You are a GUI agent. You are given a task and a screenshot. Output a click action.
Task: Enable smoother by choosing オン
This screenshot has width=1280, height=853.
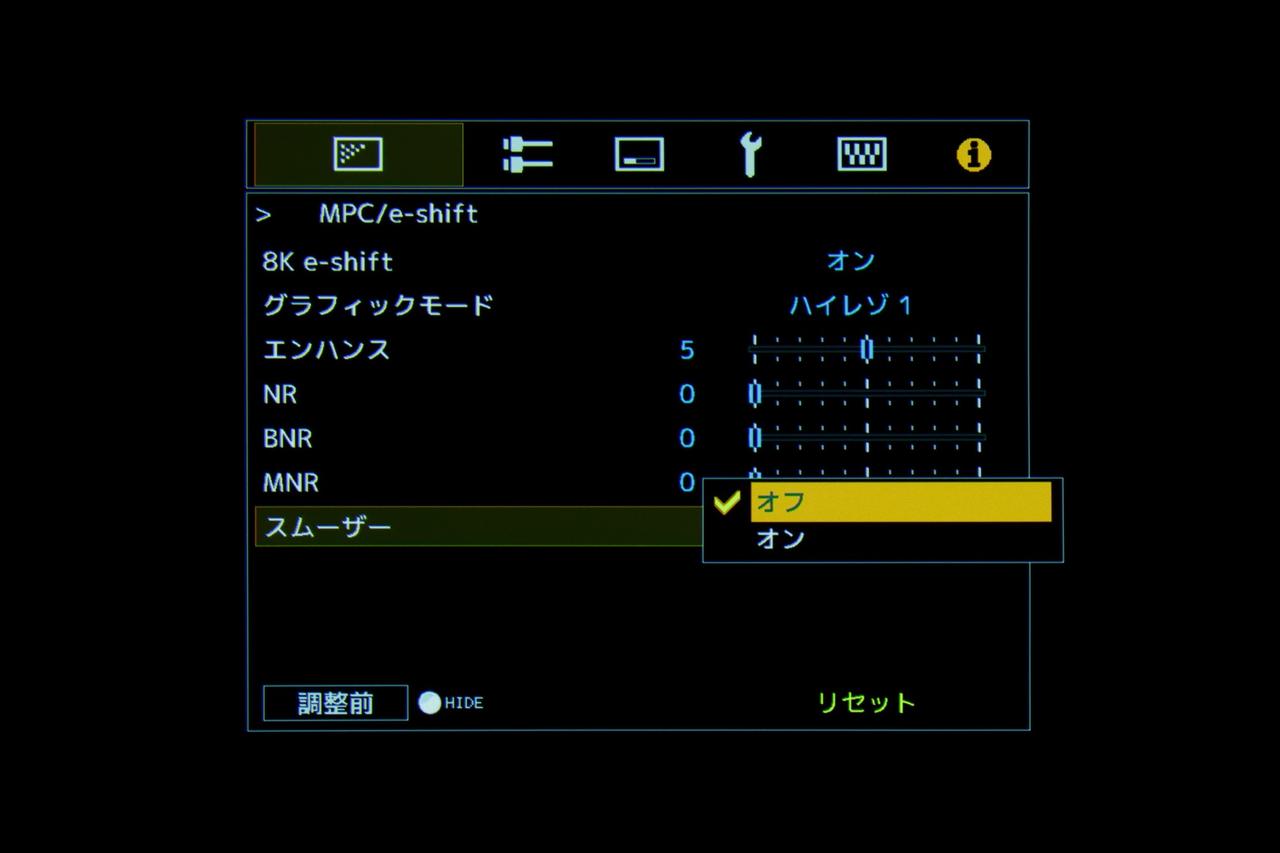780,539
